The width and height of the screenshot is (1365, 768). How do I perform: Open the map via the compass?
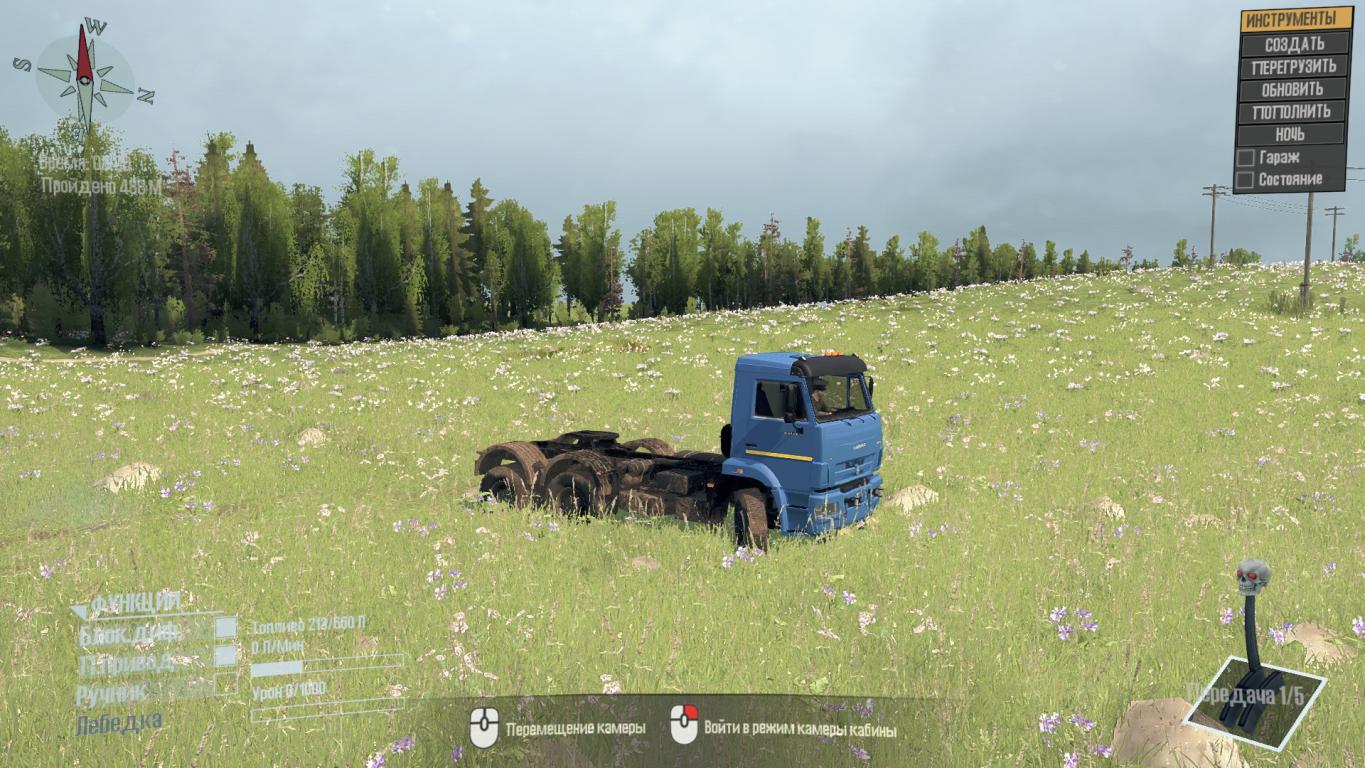point(85,78)
